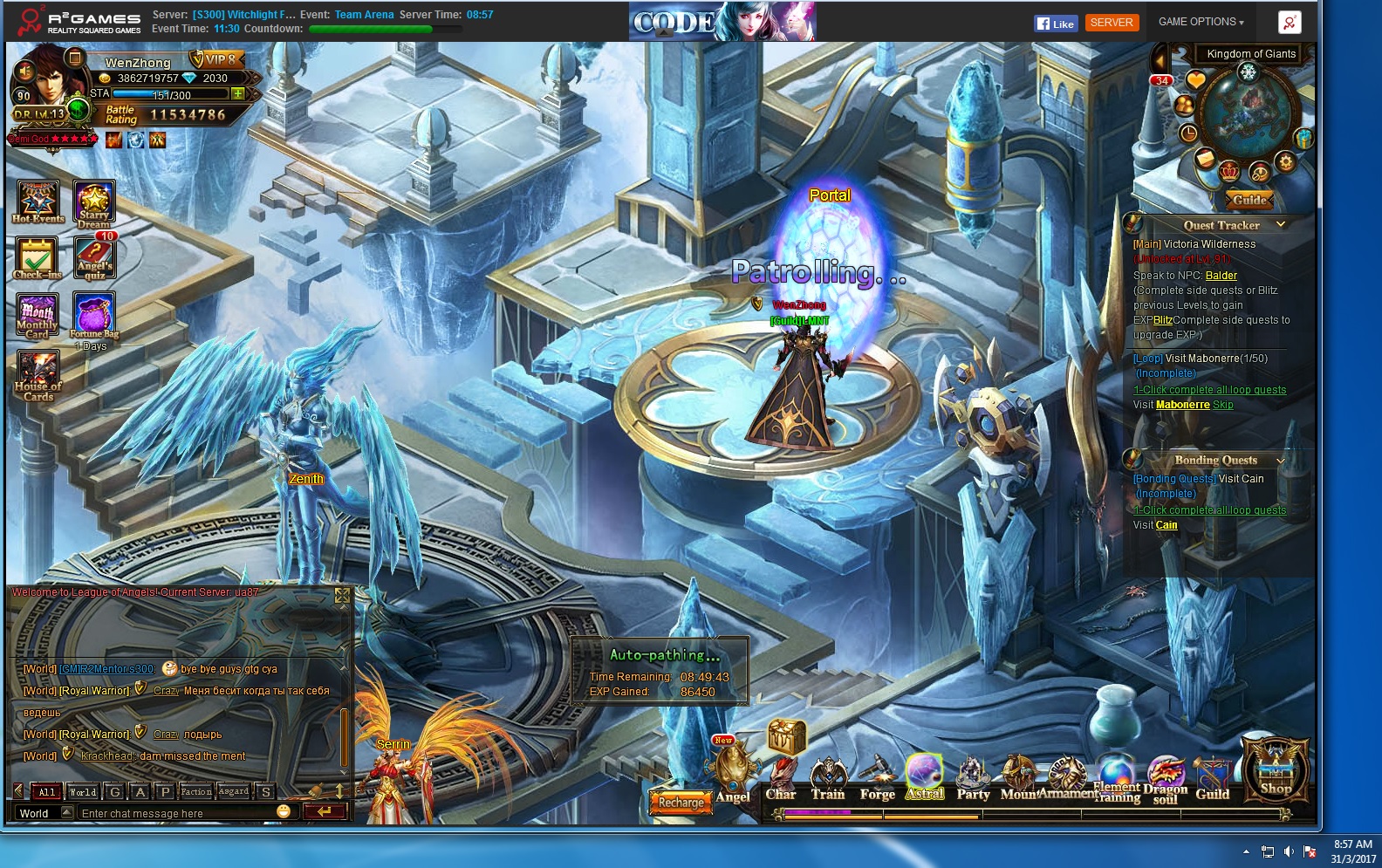Click the Recharge button
Image resolution: width=1382 pixels, height=868 pixels.
click(x=681, y=802)
